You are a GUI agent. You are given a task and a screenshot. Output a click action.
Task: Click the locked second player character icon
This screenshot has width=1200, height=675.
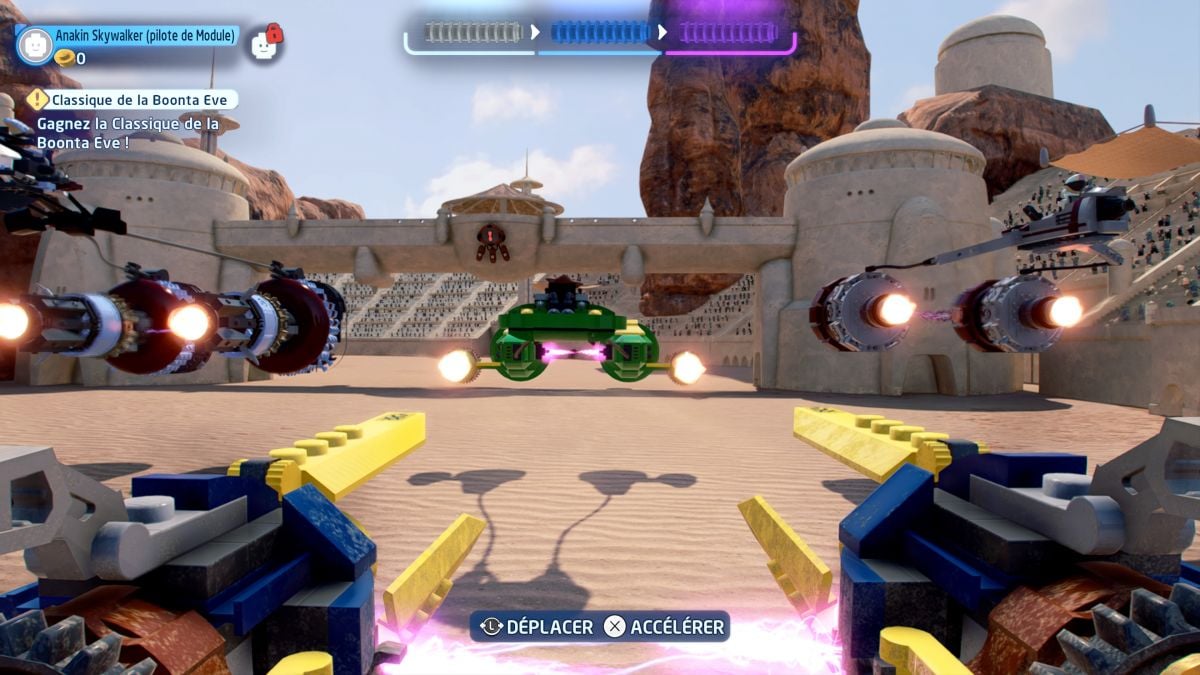(x=264, y=44)
